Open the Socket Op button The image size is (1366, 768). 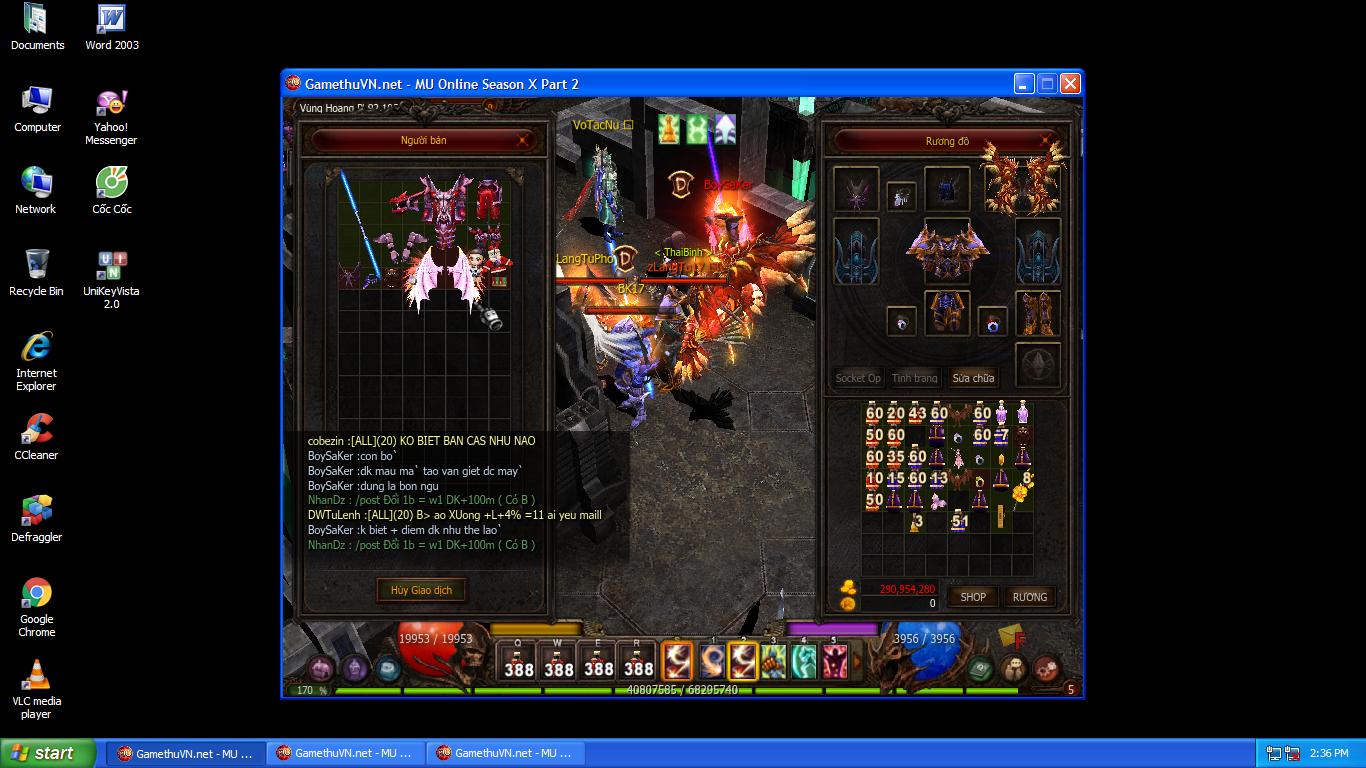pos(858,378)
